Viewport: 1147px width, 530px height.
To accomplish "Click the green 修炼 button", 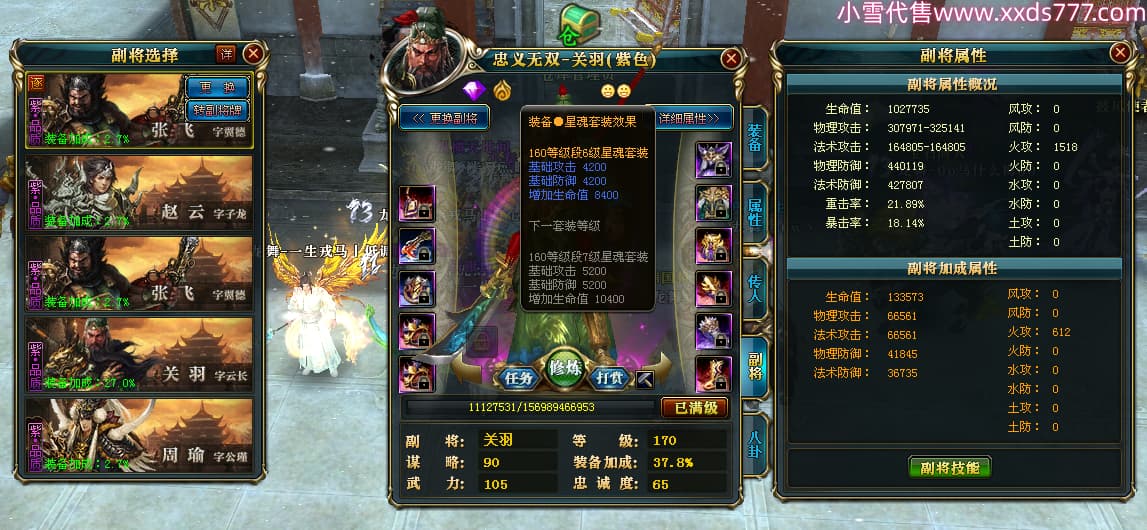I will [x=565, y=369].
